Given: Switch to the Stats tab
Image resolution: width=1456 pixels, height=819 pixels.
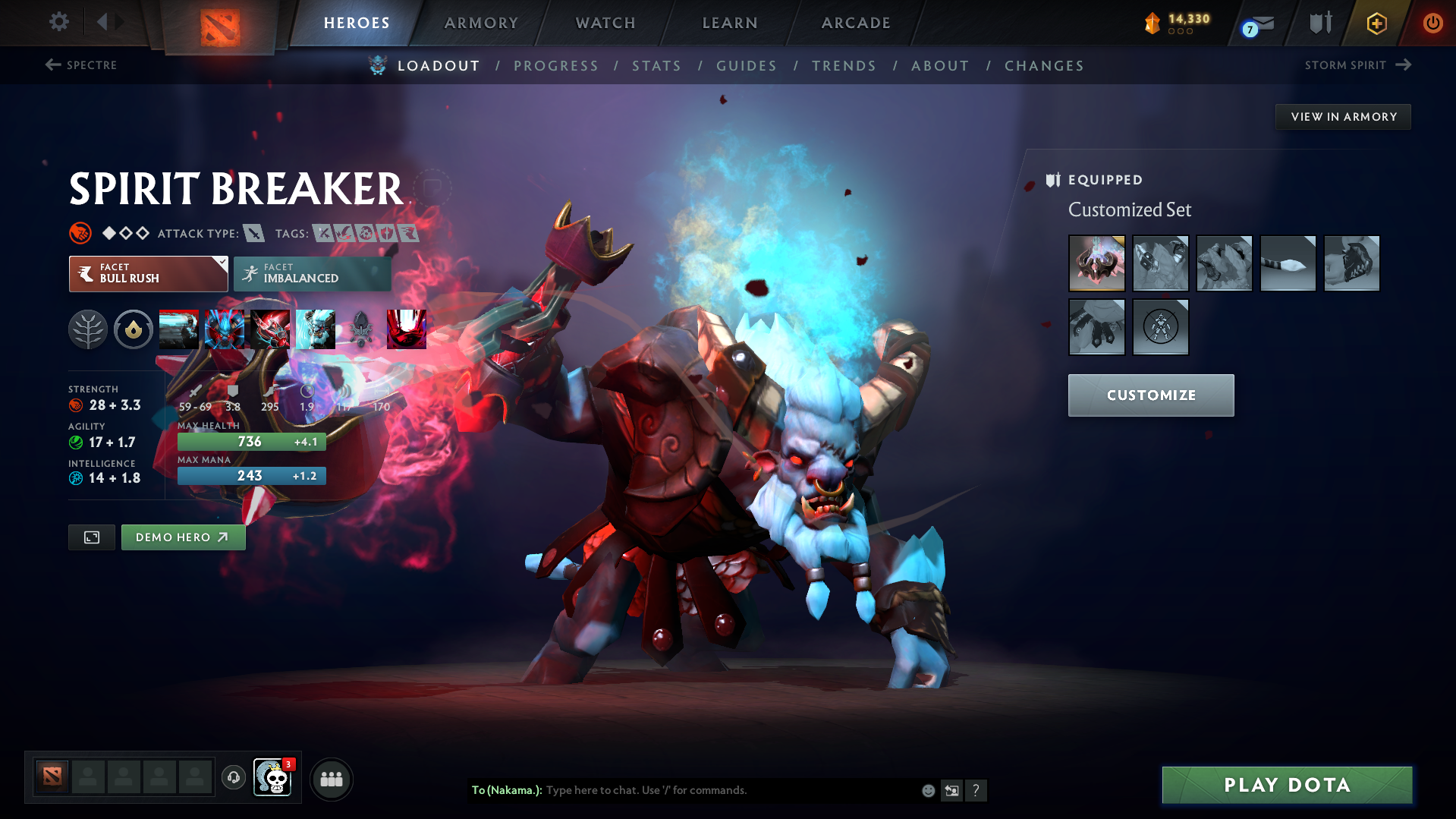Looking at the screenshot, I should point(656,65).
